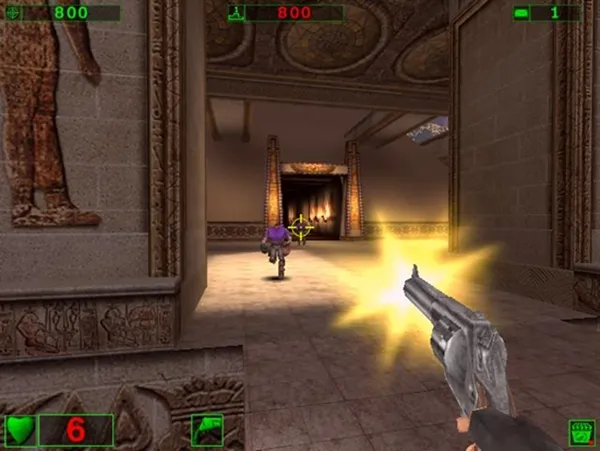Click the green message icon beside the 1
Screen dimensions: 600x451
click(521, 13)
